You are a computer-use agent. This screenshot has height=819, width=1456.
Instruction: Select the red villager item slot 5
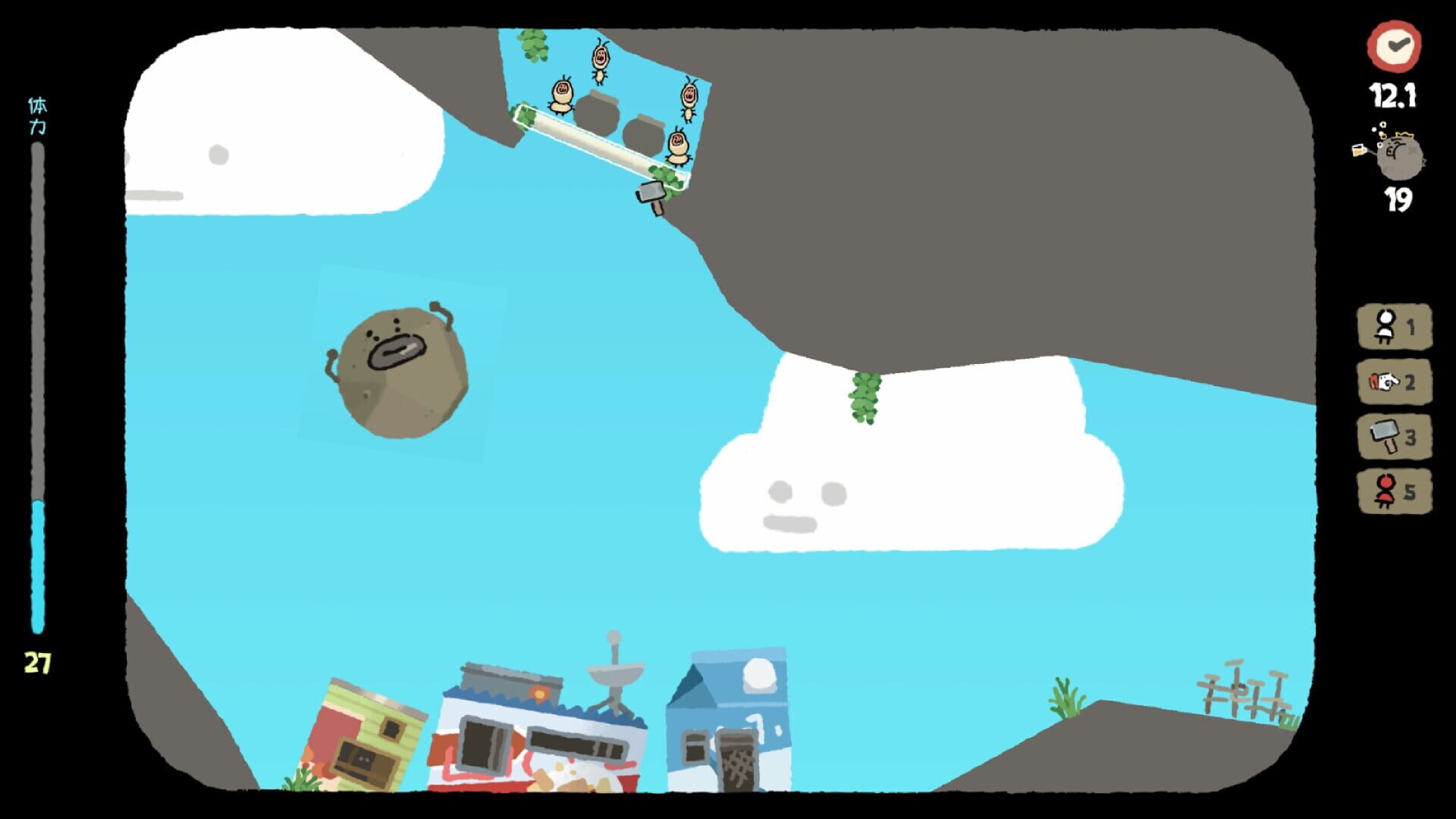(1394, 490)
